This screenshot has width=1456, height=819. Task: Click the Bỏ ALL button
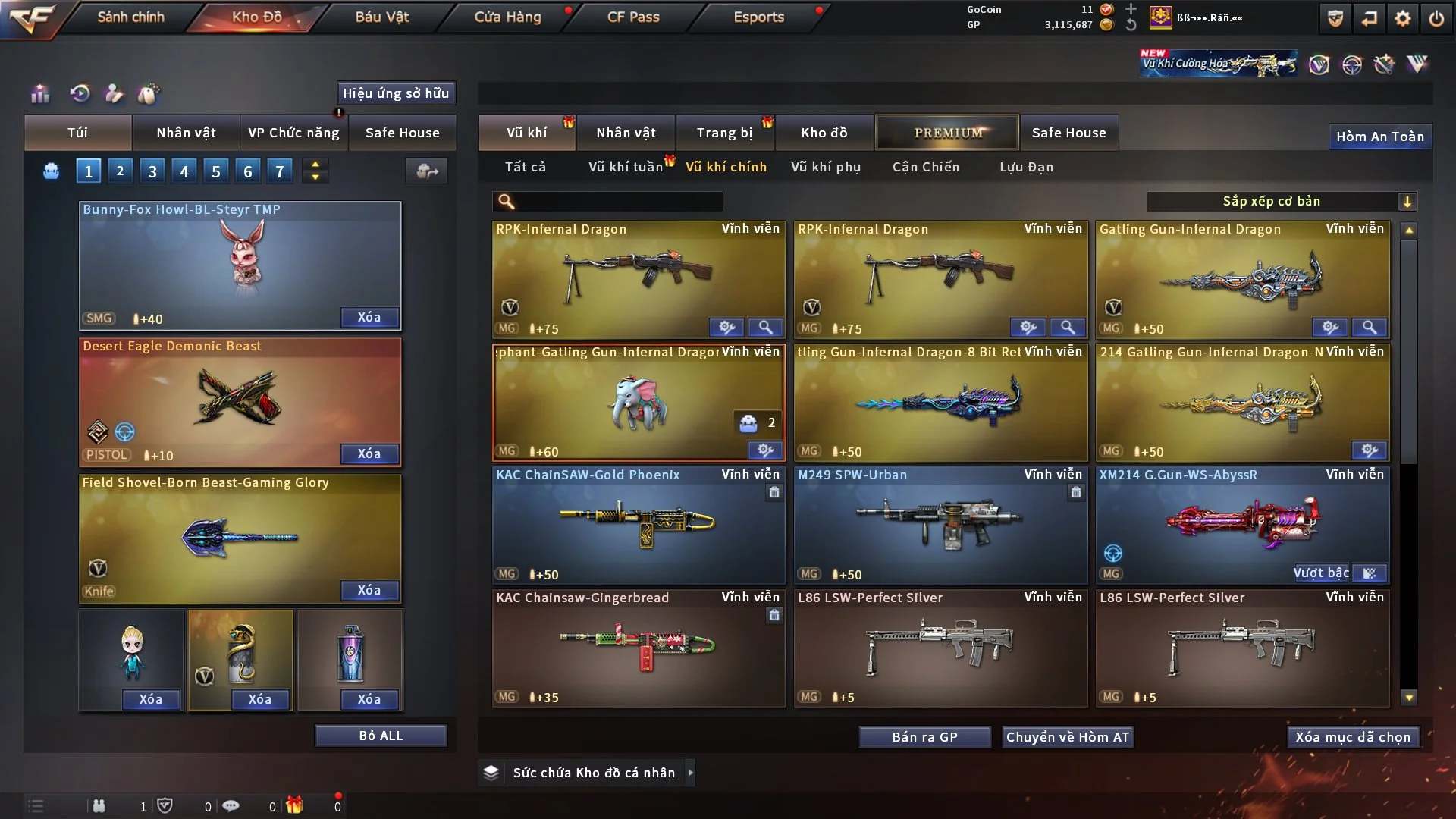(x=381, y=736)
